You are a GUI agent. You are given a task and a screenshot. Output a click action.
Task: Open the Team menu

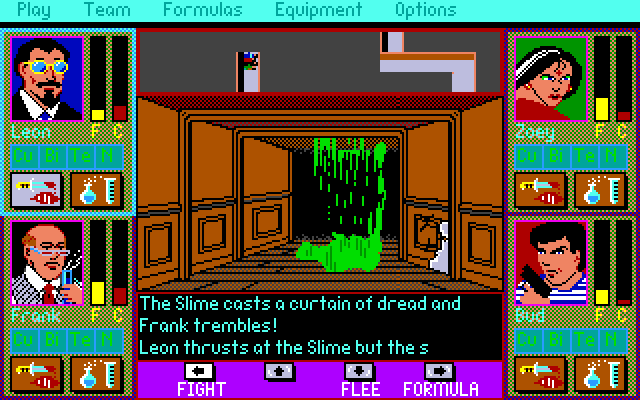click(107, 11)
